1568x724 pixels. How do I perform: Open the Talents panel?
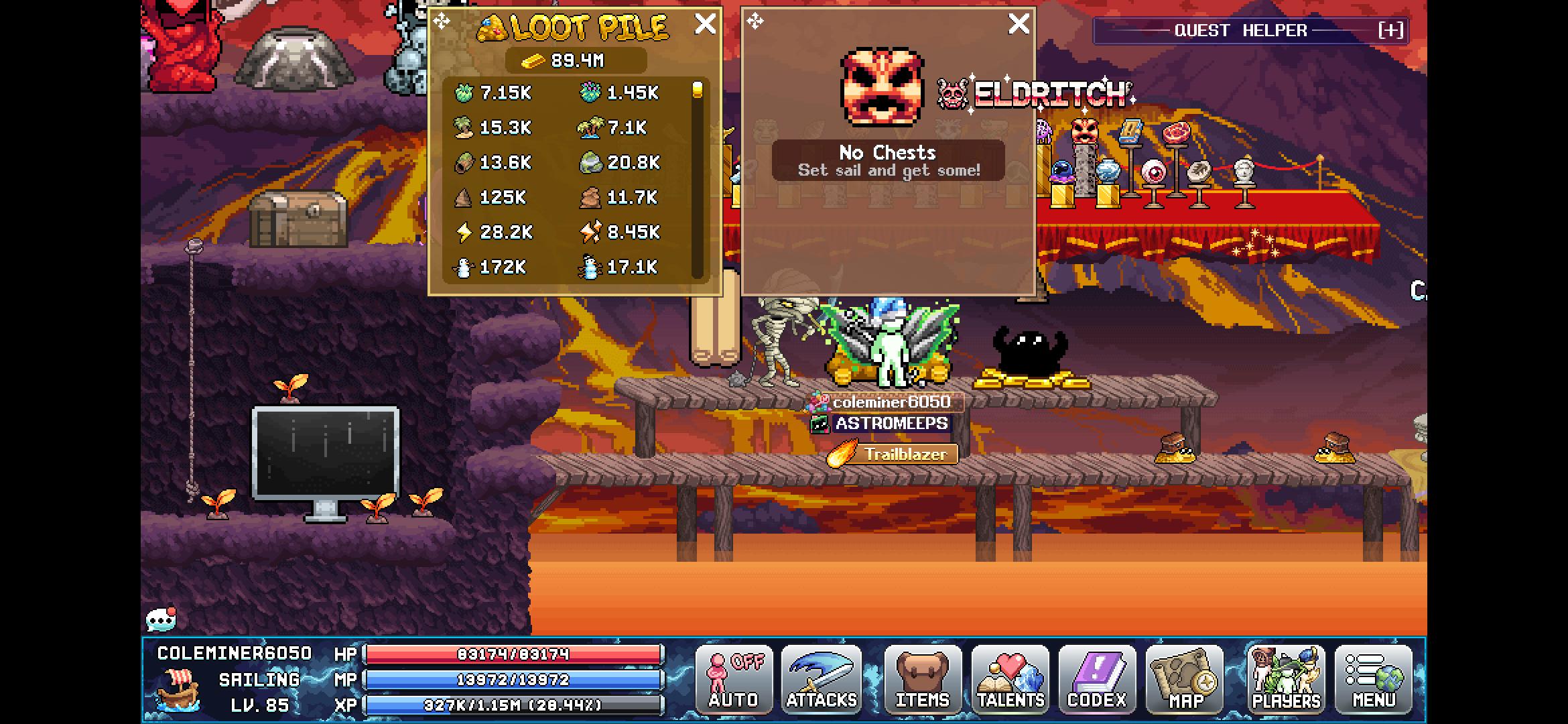pyautogui.click(x=1010, y=679)
